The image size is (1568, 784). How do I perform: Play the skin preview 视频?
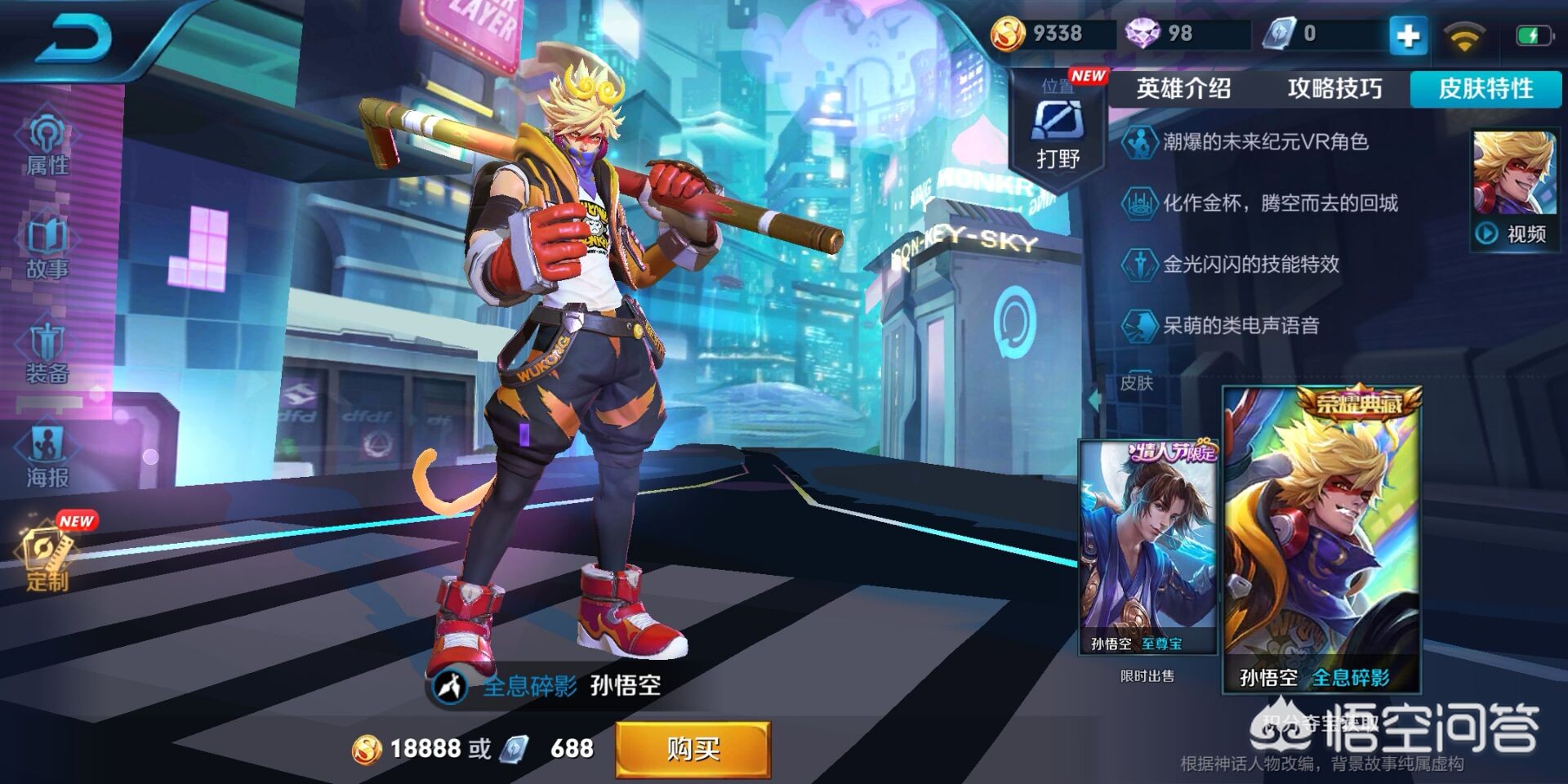point(1513,234)
